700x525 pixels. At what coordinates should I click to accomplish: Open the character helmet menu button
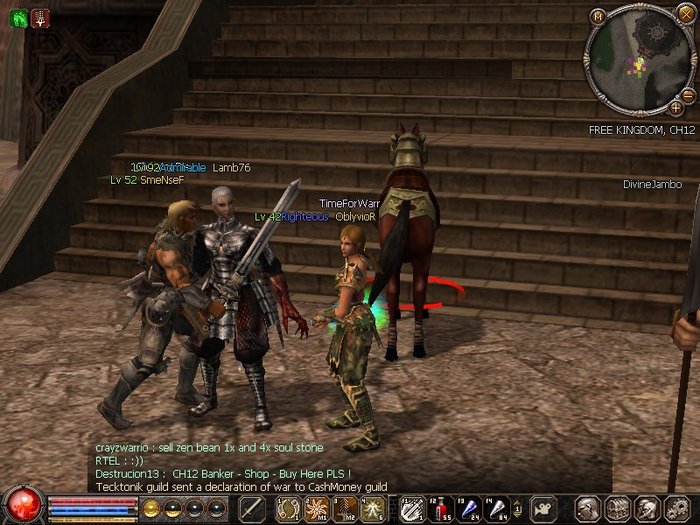point(588,508)
